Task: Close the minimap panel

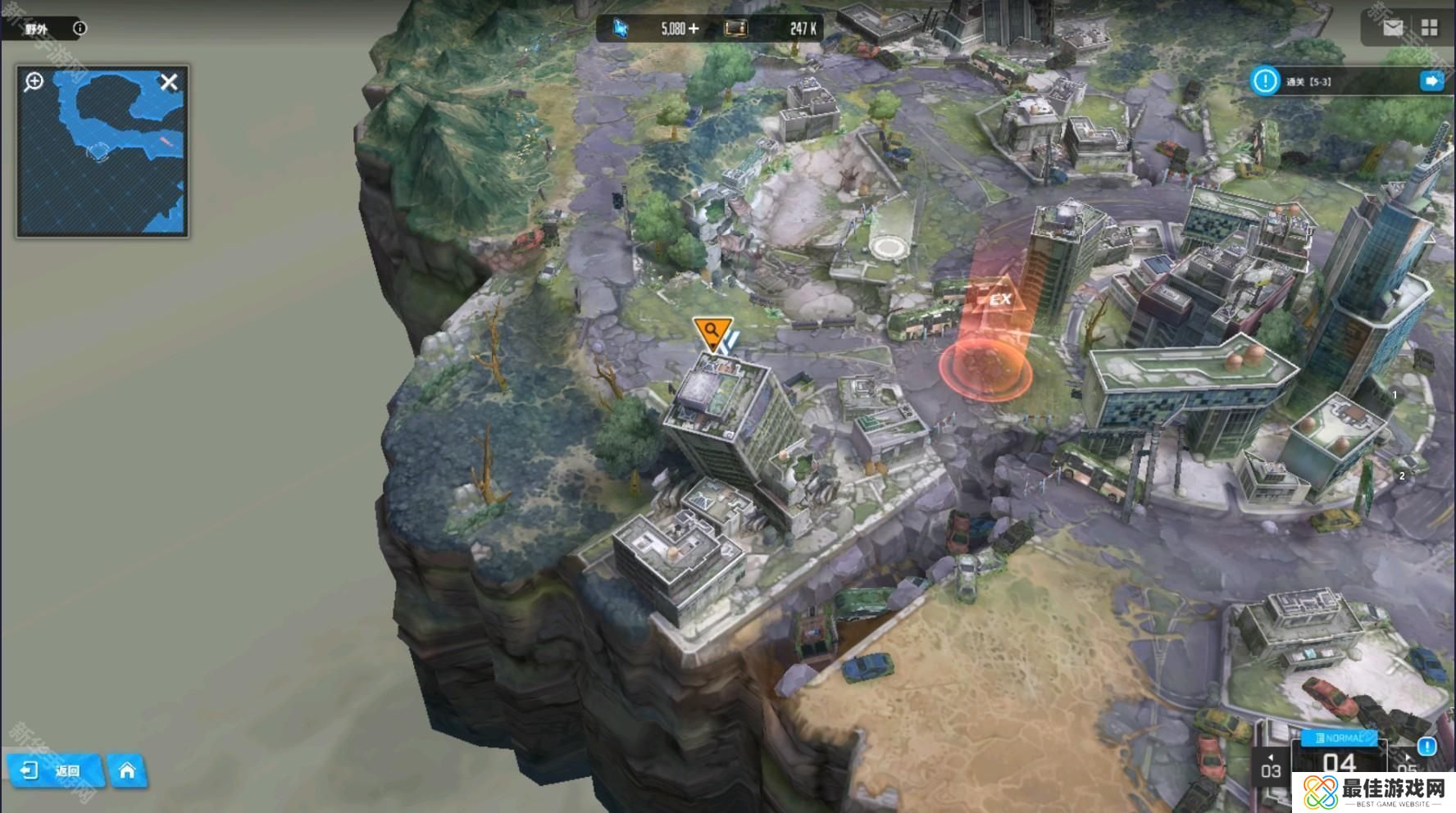Action: (169, 82)
